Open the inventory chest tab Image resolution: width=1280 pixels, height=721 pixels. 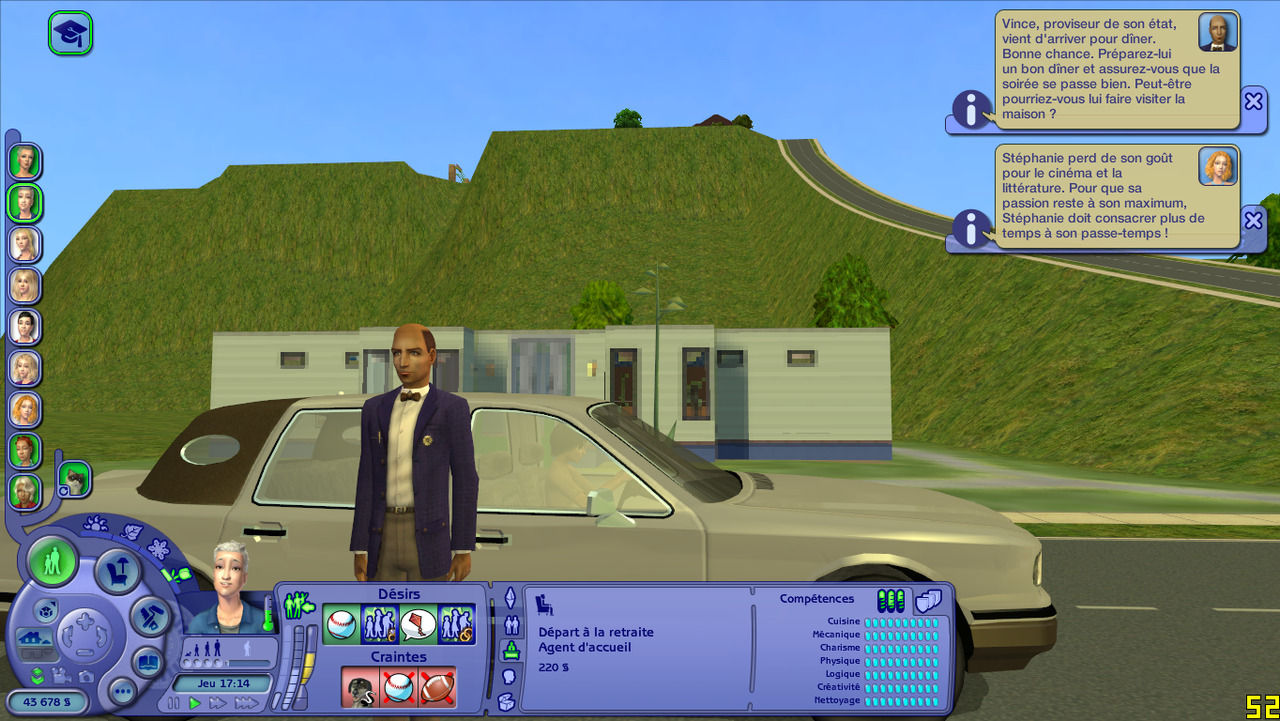(507, 702)
